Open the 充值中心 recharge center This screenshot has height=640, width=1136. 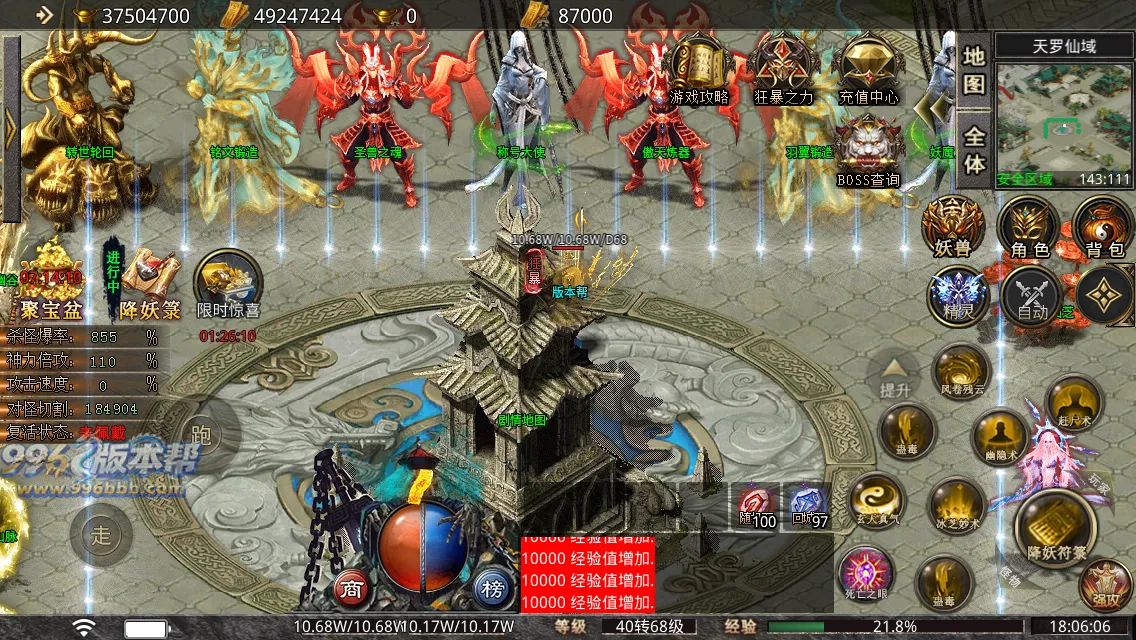867,68
